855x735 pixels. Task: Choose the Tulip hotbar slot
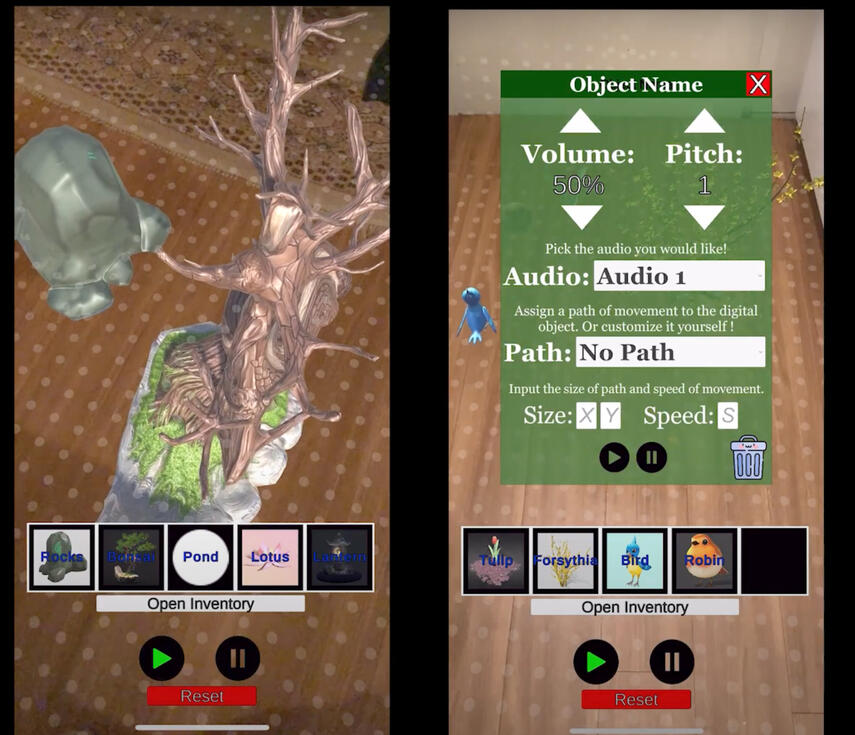point(496,561)
